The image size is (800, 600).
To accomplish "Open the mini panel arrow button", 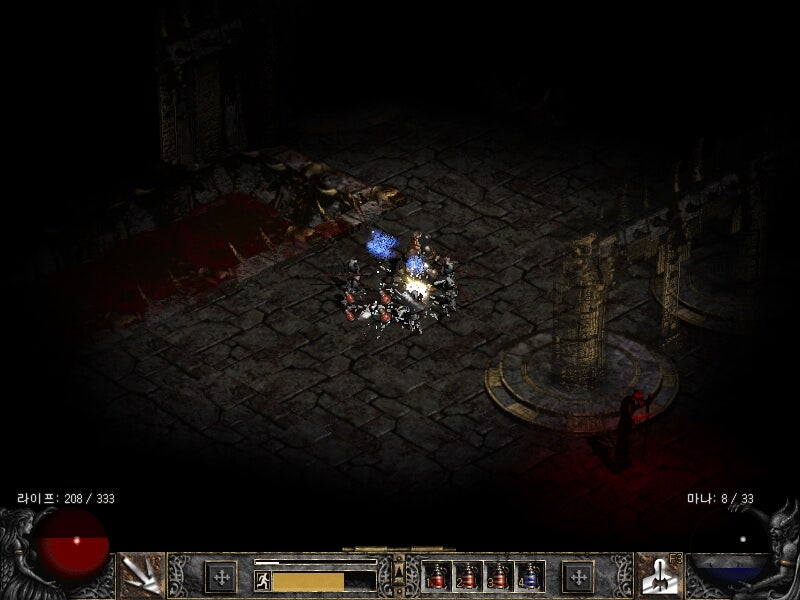I will click(x=399, y=573).
